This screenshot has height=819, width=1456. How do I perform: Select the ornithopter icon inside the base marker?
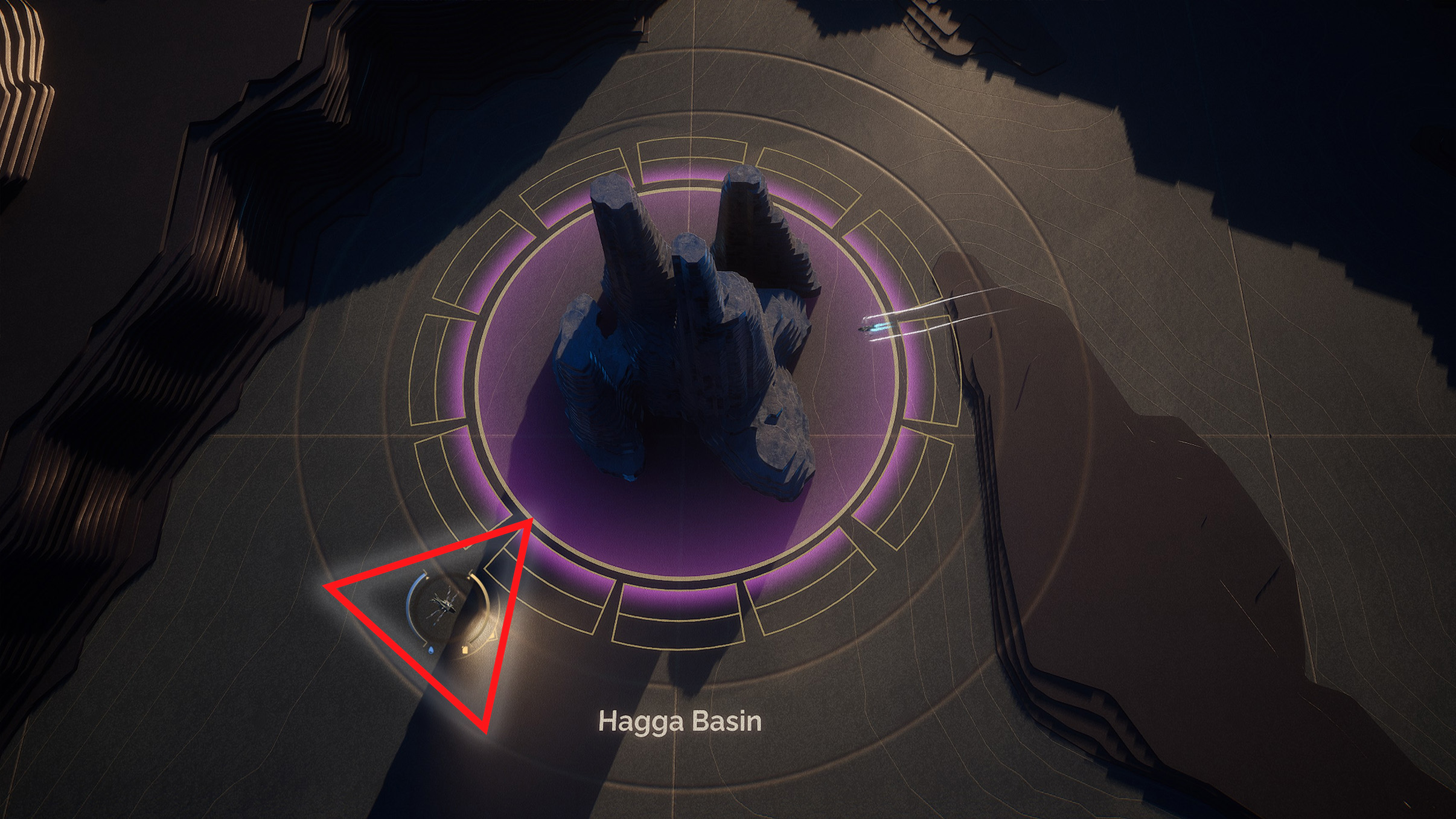[x=444, y=604]
